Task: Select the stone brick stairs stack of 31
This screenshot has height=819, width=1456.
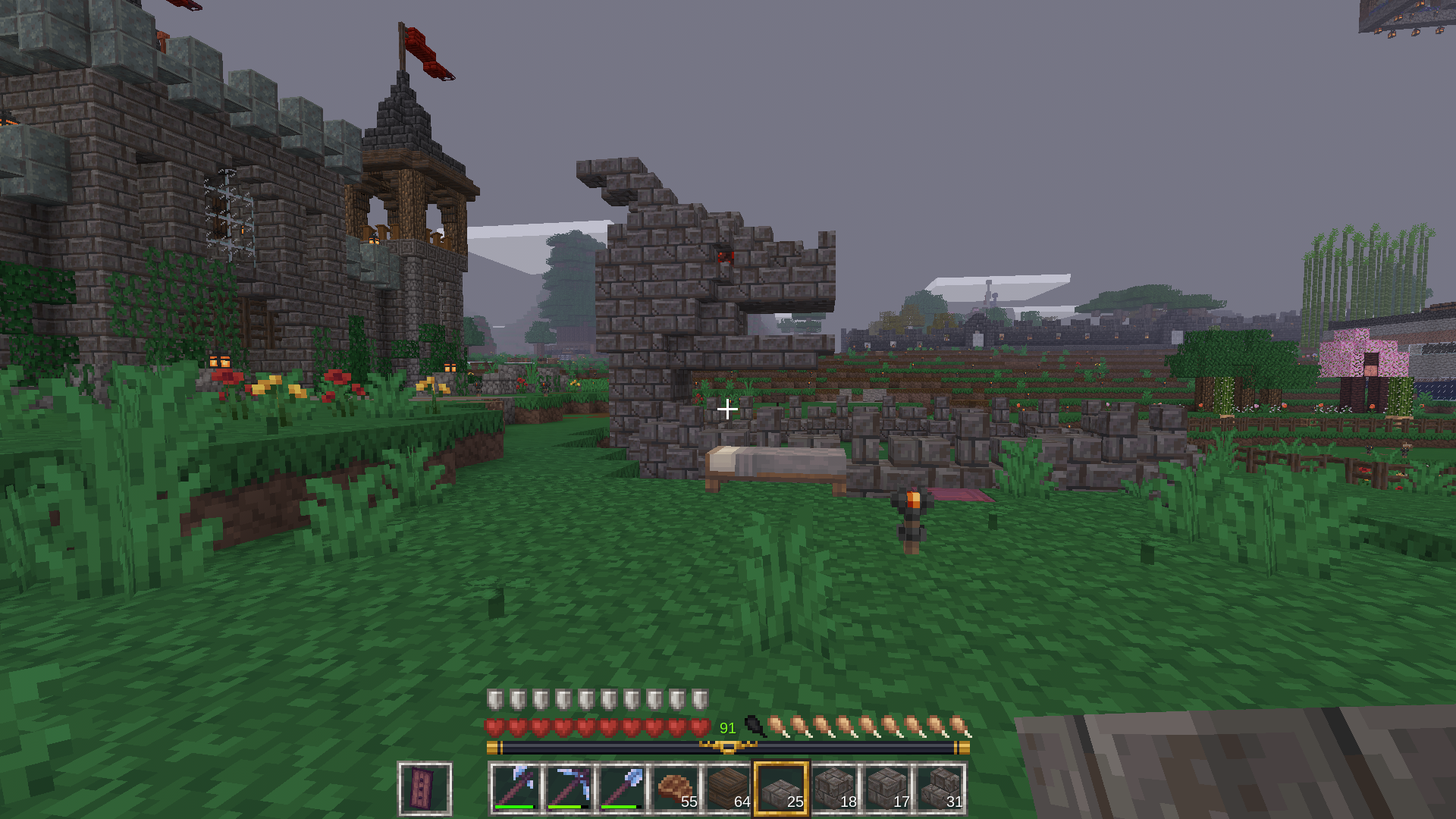Action: pos(940,789)
